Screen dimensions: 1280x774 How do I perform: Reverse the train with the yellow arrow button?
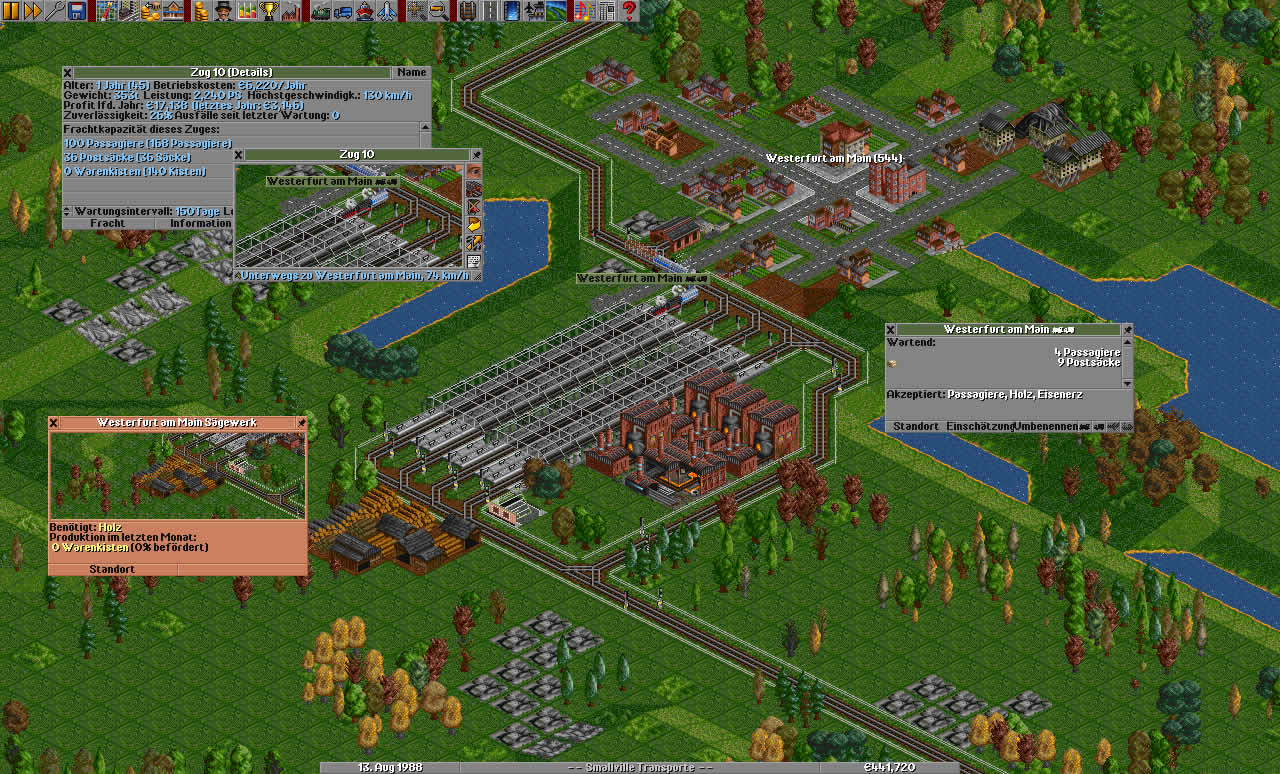click(474, 225)
